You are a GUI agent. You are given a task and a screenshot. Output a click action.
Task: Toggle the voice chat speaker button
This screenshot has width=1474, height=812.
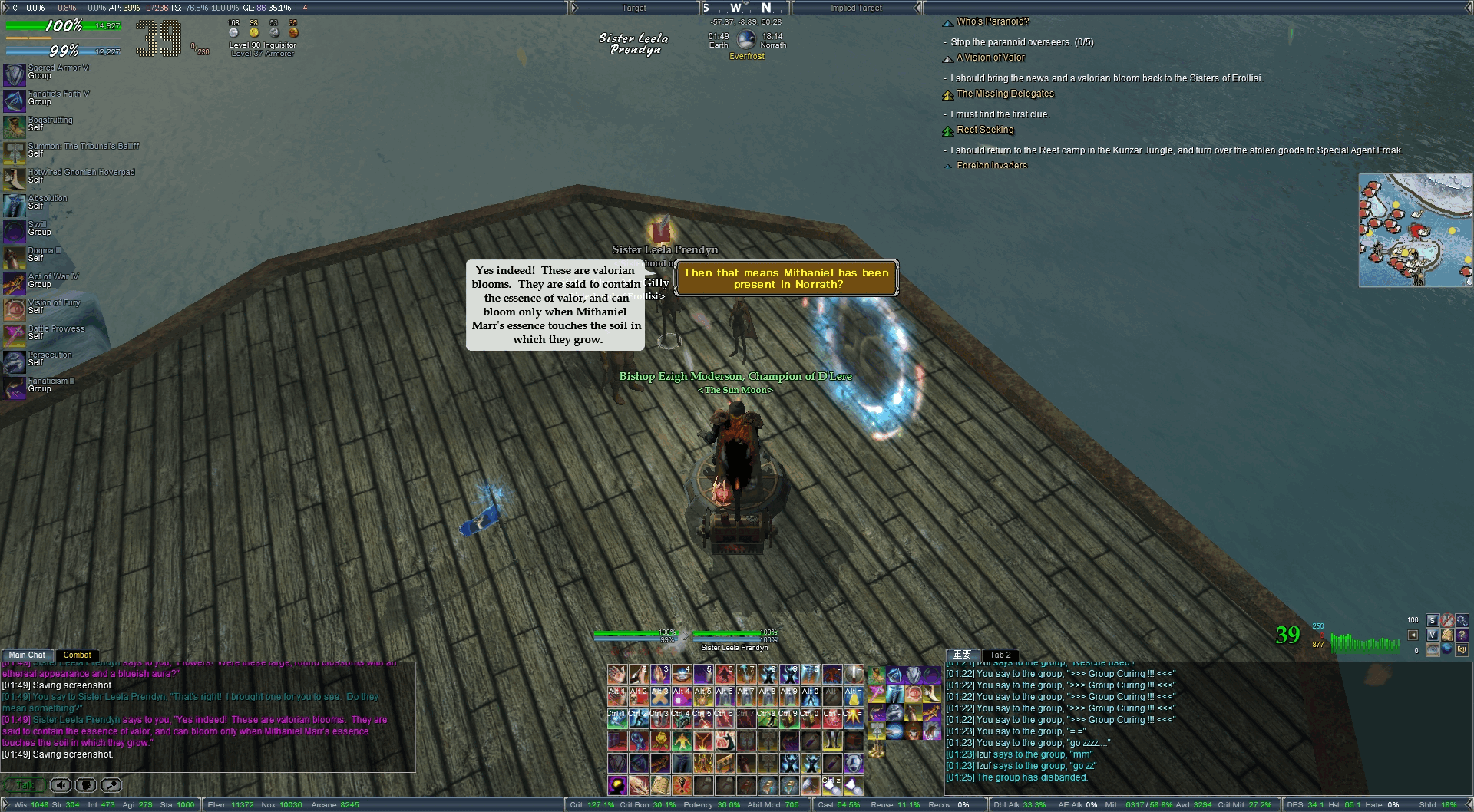click(61, 785)
